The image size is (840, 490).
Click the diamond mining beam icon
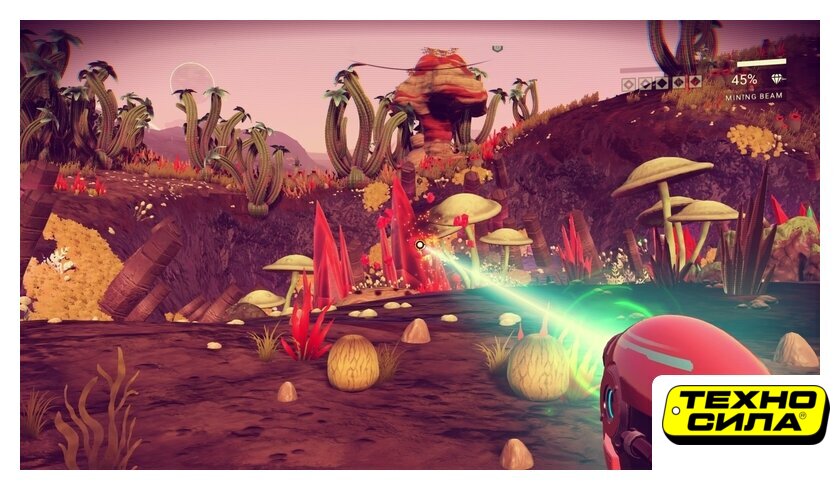tap(777, 79)
